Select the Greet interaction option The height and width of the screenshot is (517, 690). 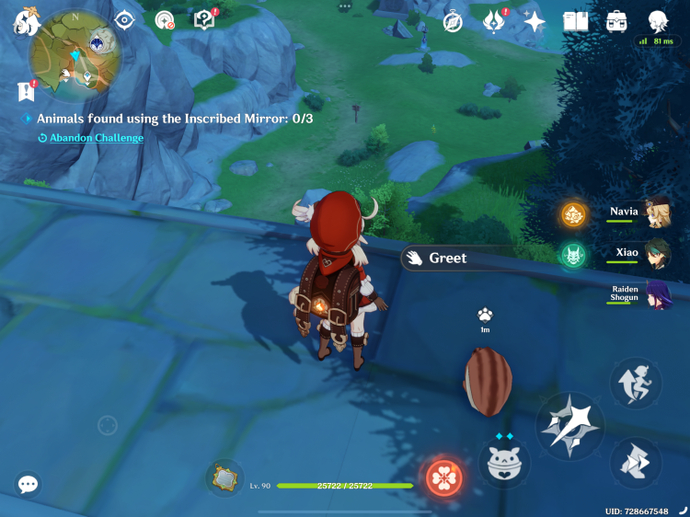446,258
